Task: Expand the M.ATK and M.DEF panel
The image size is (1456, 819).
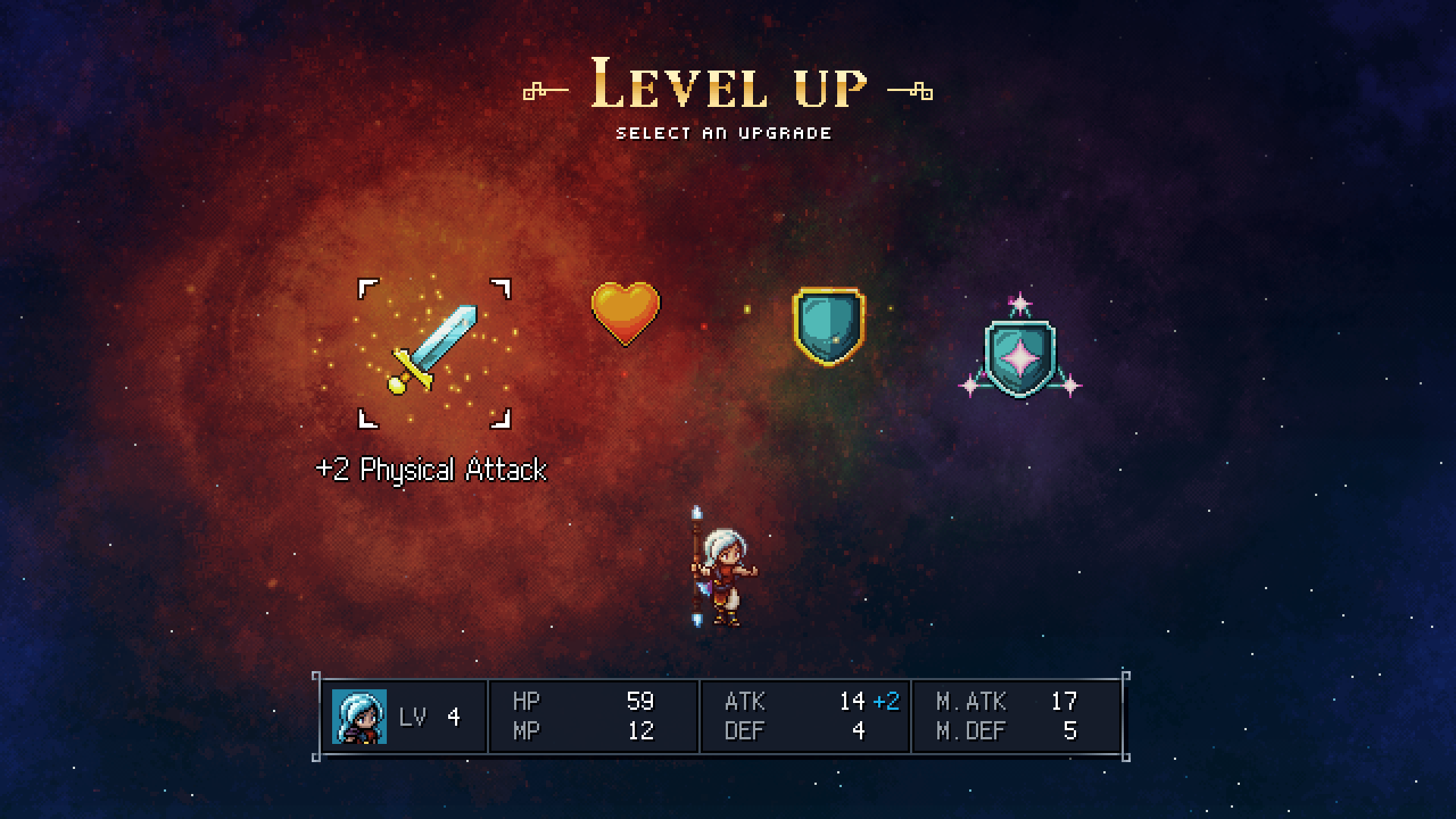Action: pyautogui.click(x=1016, y=716)
